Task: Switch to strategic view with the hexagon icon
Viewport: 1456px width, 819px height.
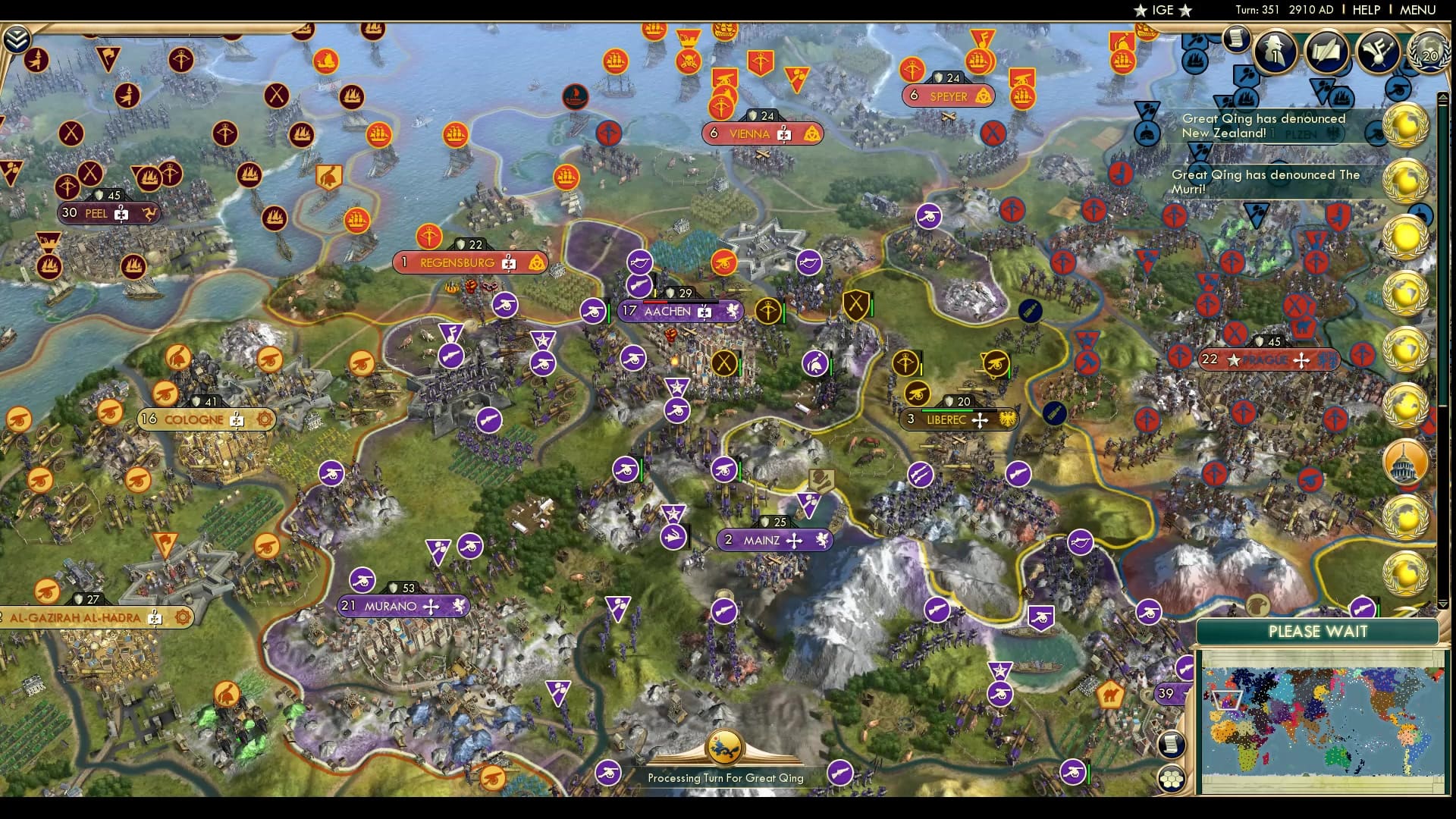Action: click(x=1172, y=777)
